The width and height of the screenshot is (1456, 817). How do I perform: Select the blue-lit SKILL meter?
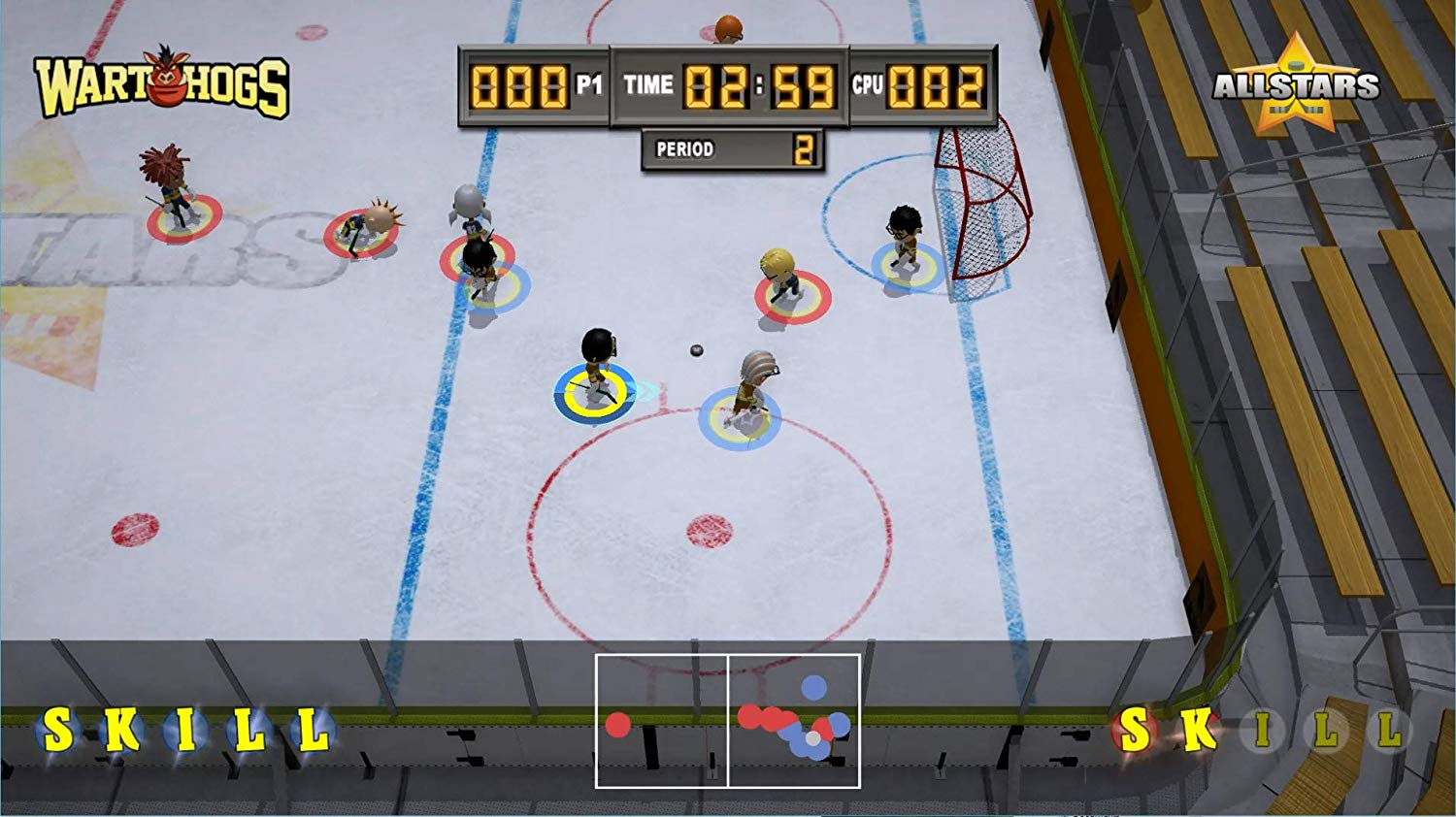coord(184,731)
